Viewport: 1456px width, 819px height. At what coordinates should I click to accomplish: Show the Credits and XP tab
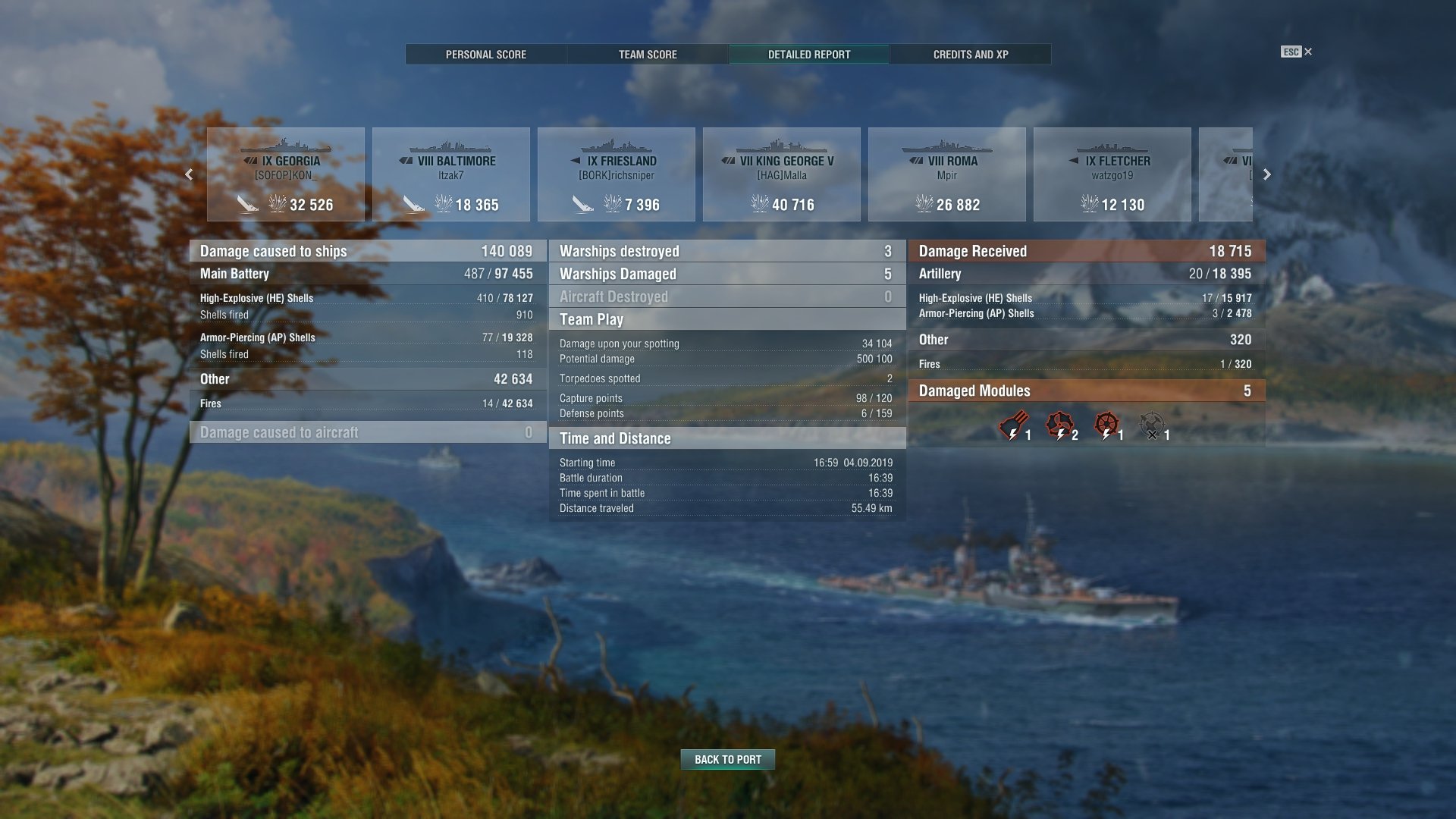[971, 55]
